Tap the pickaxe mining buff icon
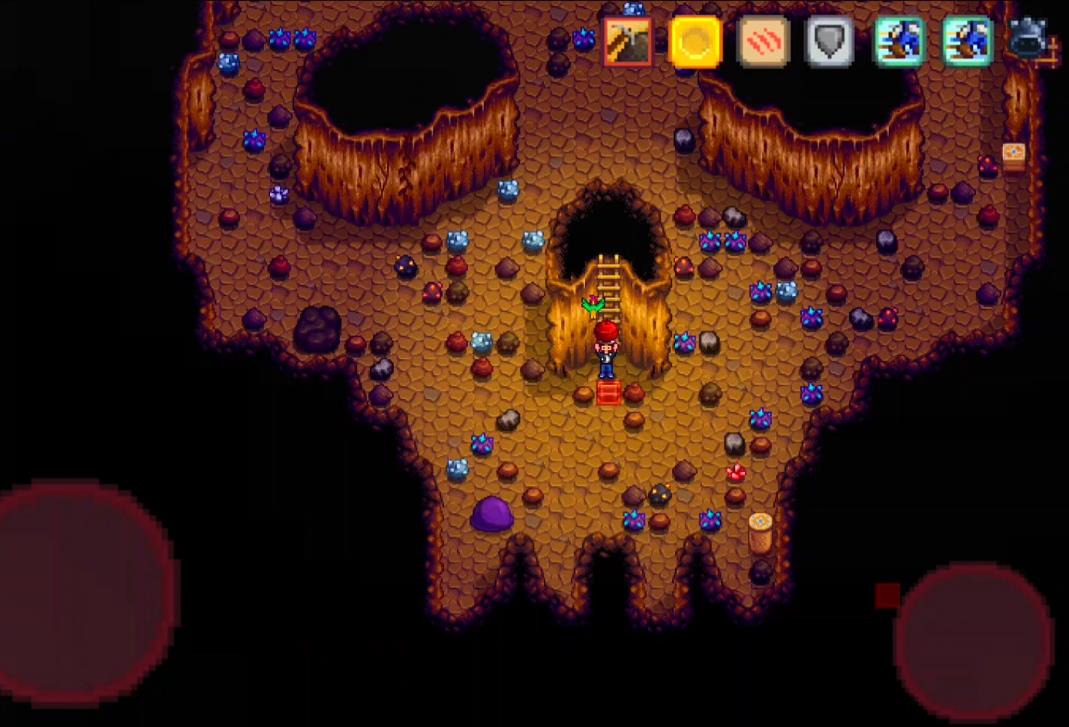Viewport: 1069px width, 727px height. point(628,42)
